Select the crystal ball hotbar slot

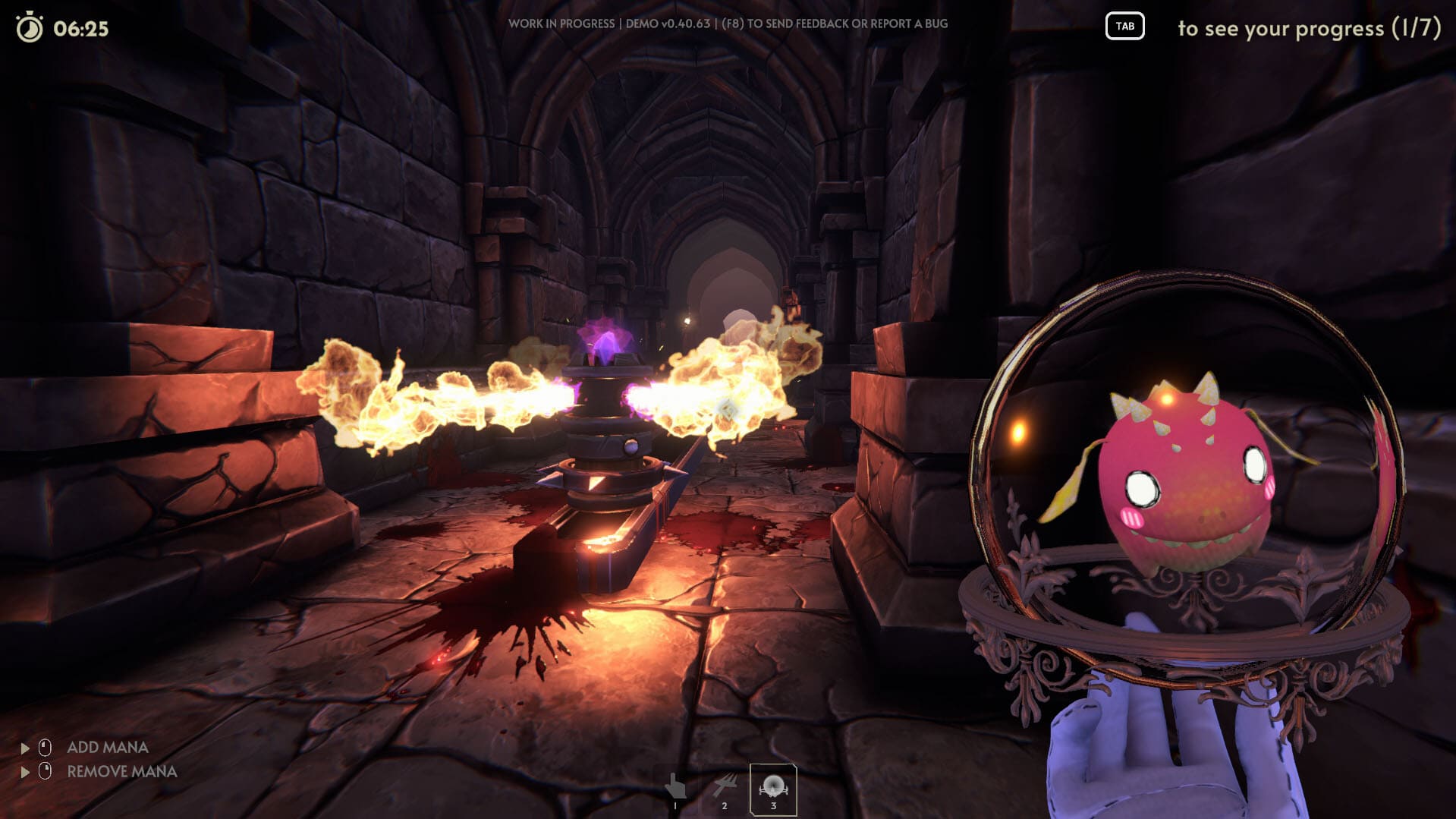773,789
